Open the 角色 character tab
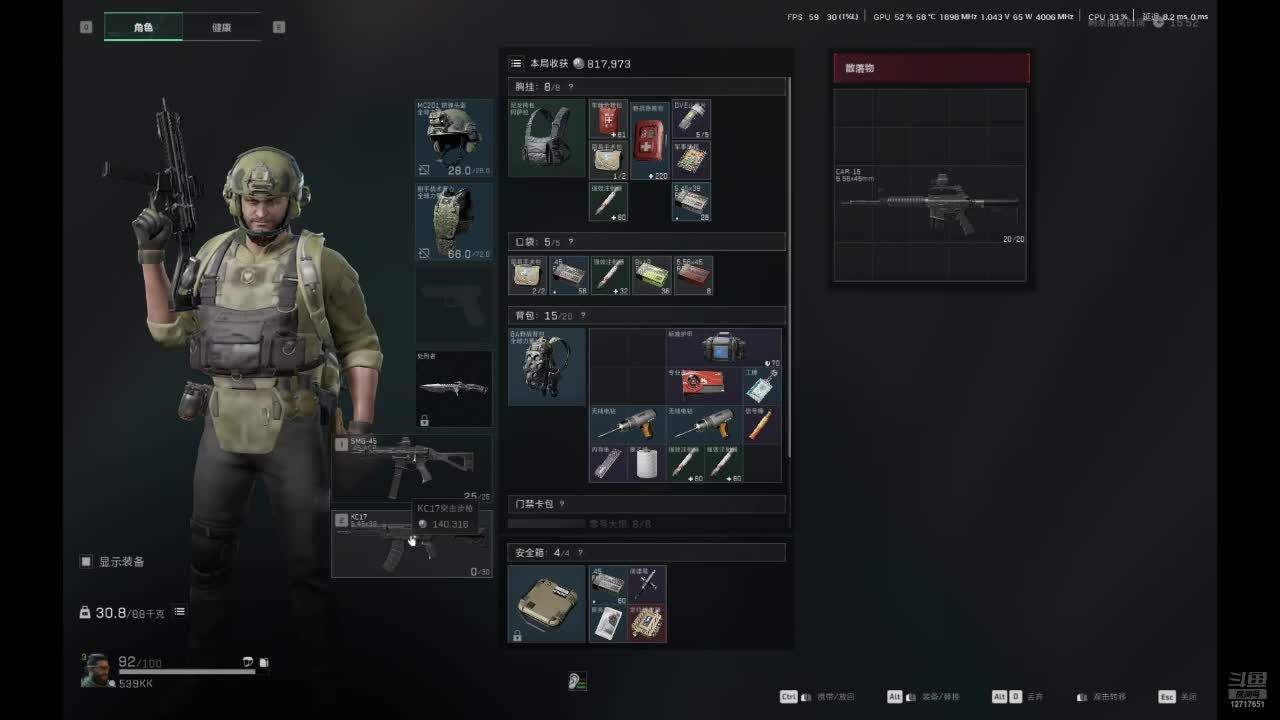Viewport: 1280px width, 720px height. (143, 27)
